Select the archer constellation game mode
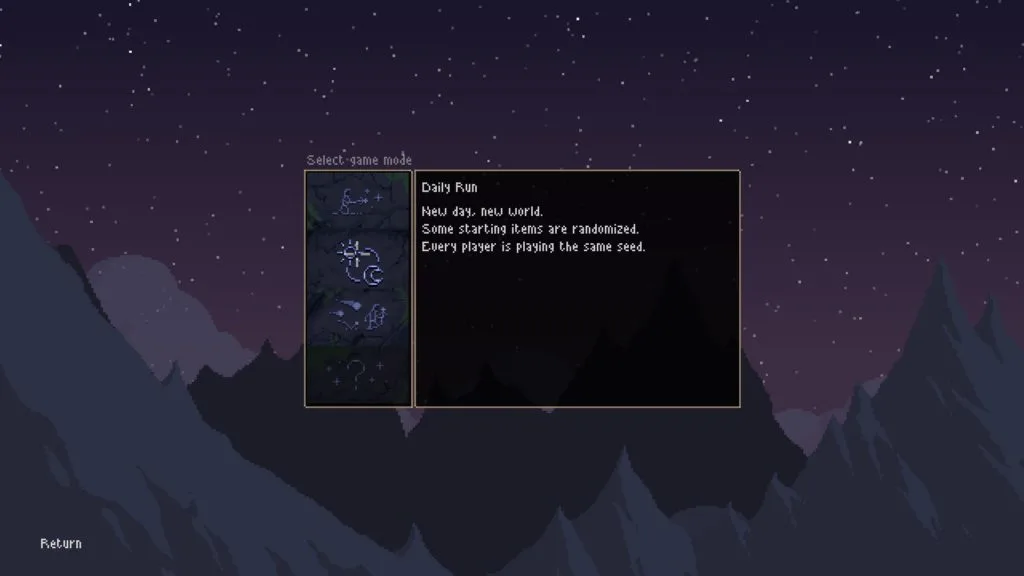Screen dimensions: 1024x576 [358, 202]
